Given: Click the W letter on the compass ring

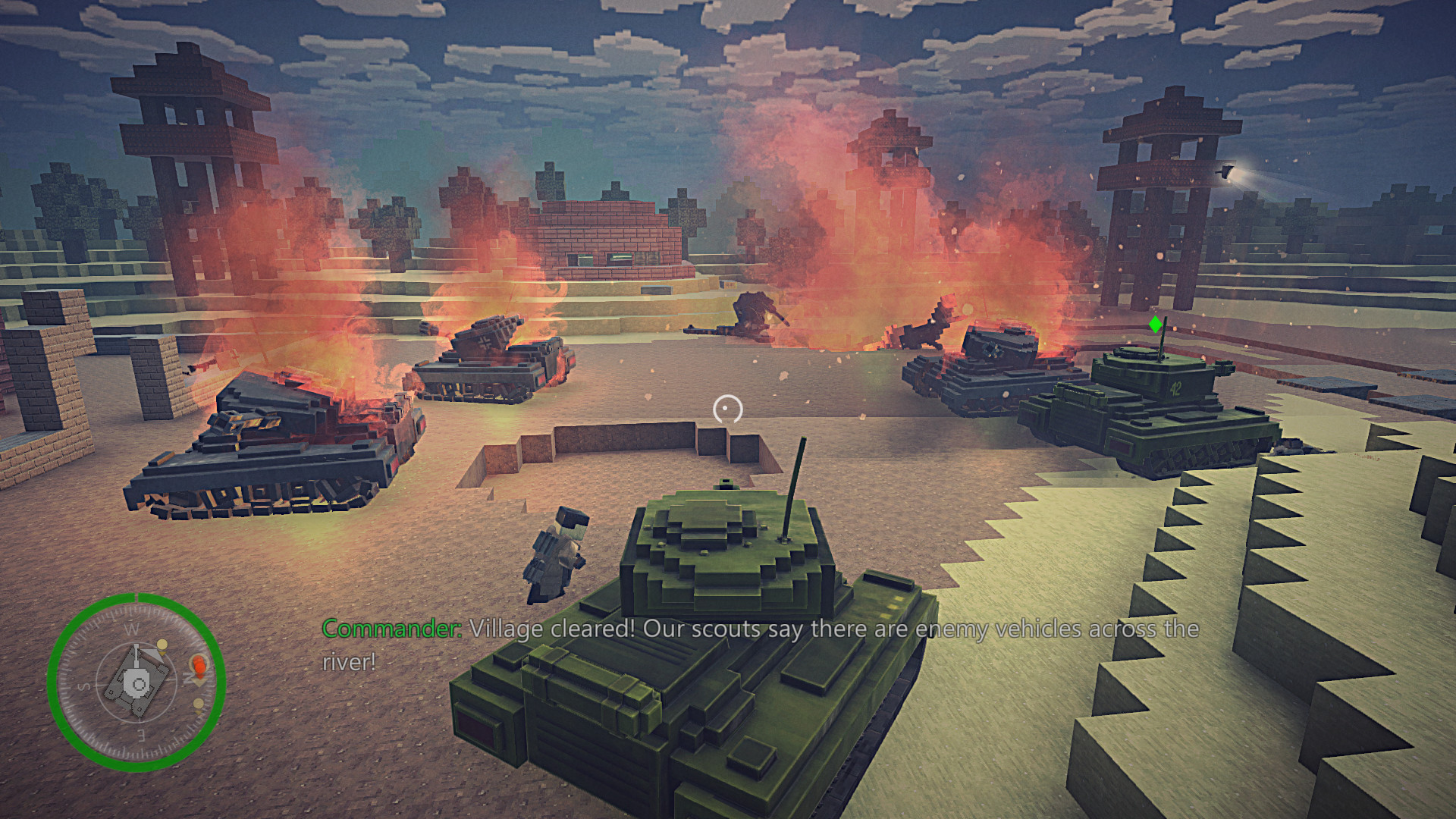Looking at the screenshot, I should tap(132, 629).
